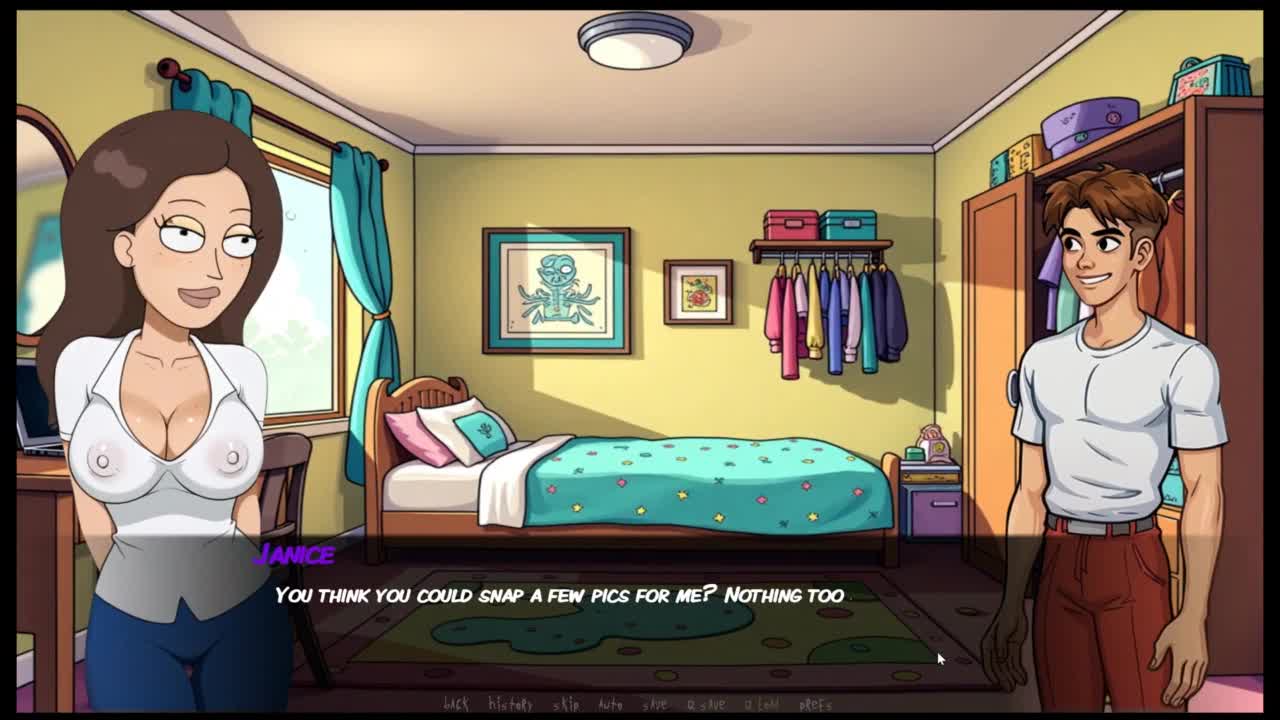The width and height of the screenshot is (1280, 720).
Task: Open the dialogue History log
Action: [510, 704]
